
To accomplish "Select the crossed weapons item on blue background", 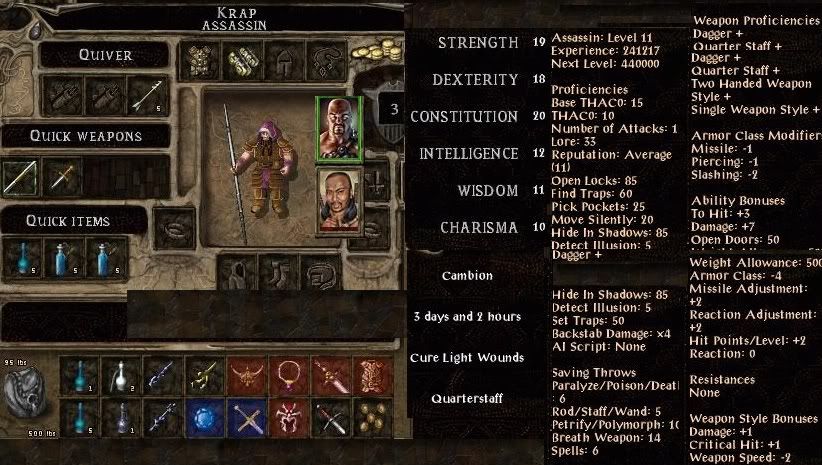I will pyautogui.click(x=245, y=414).
